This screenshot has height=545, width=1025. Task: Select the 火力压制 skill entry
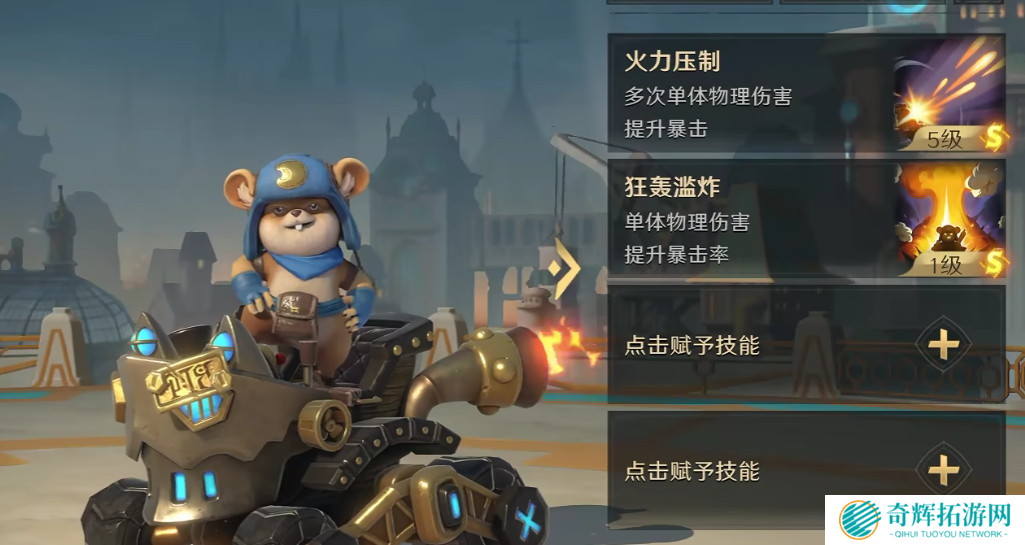(750, 95)
